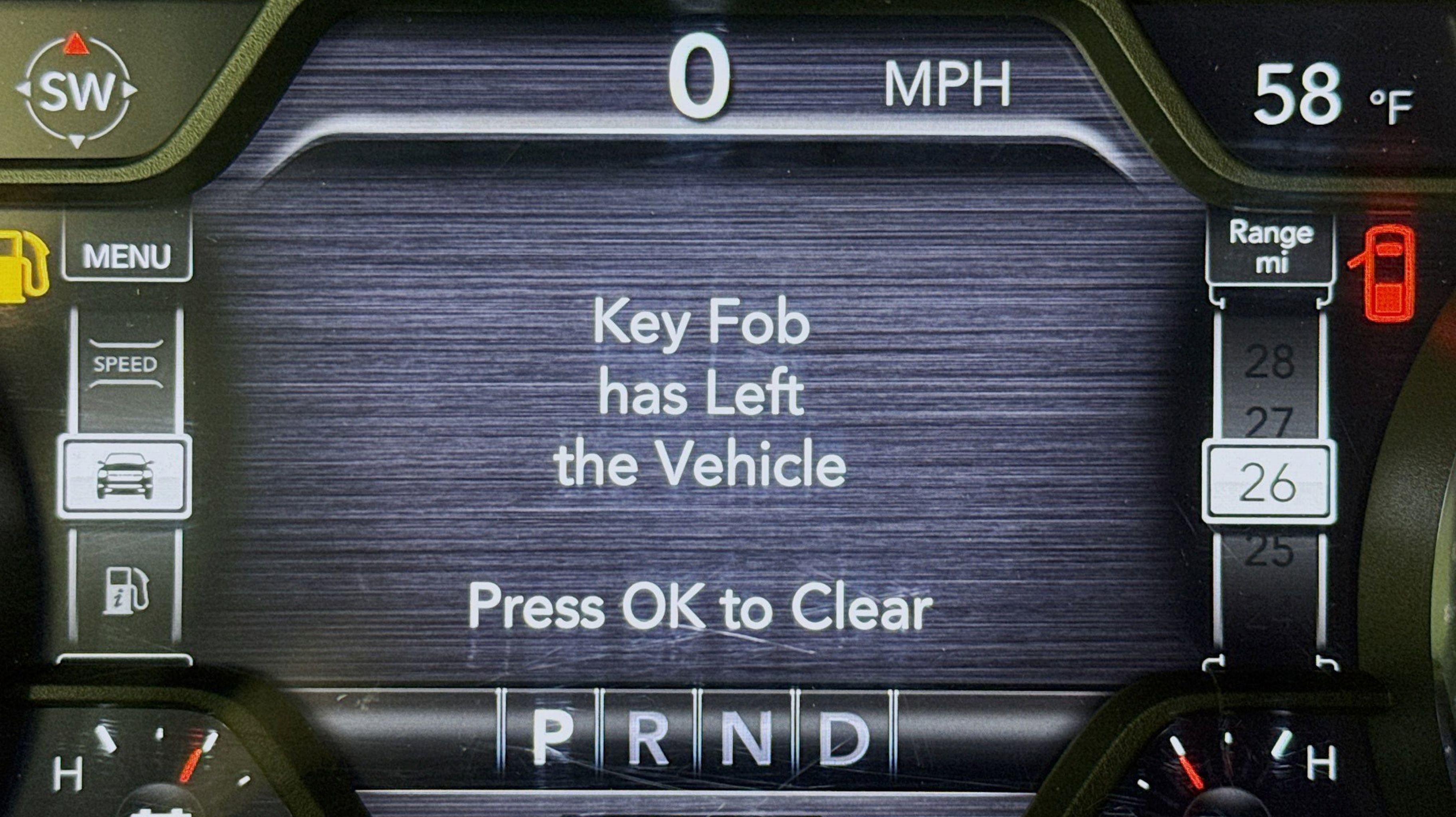Open the fuel pump info entry
This screenshot has width=1456, height=817.
click(x=125, y=590)
